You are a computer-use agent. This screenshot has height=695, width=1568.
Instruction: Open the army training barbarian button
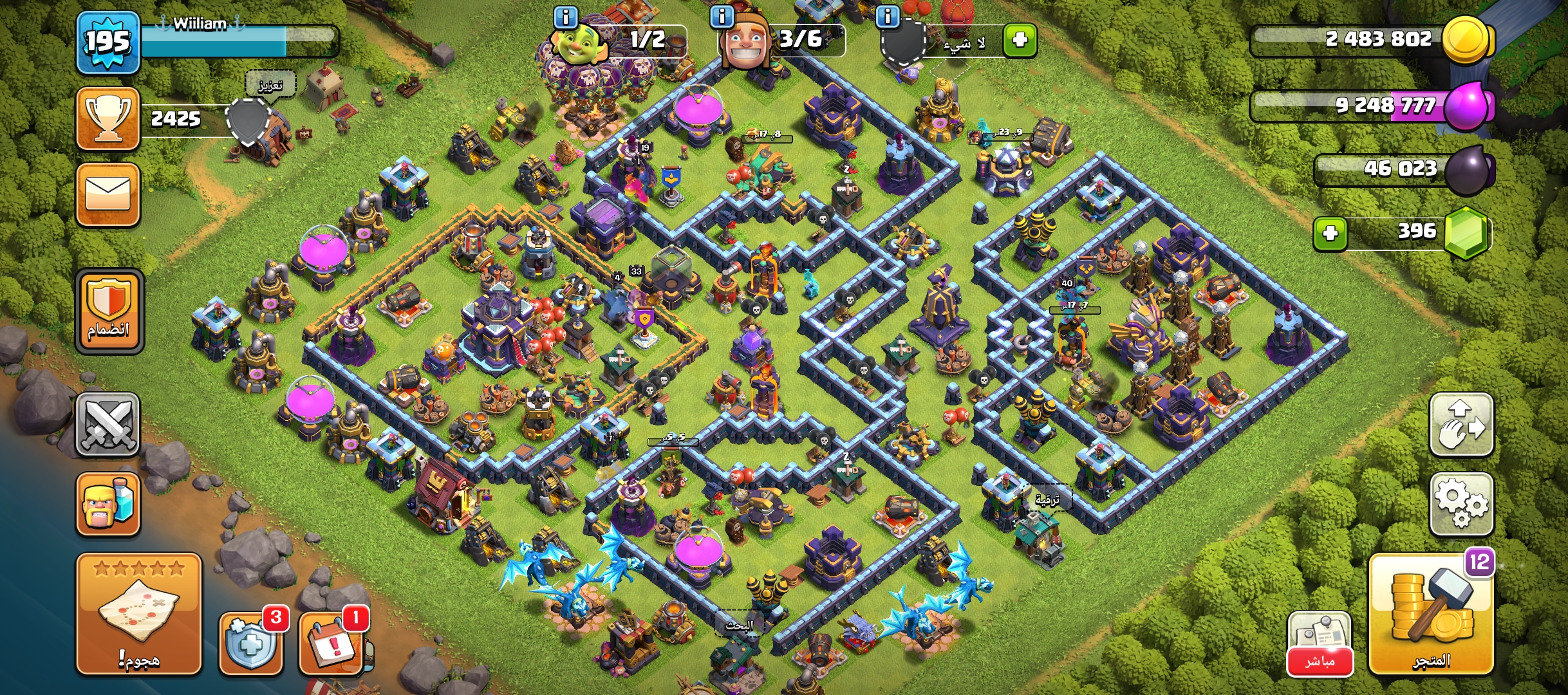point(107,504)
